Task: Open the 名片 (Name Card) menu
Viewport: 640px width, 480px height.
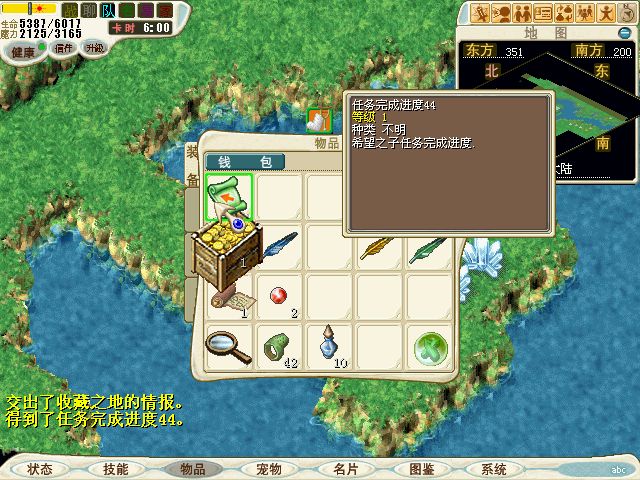Action: [346, 469]
